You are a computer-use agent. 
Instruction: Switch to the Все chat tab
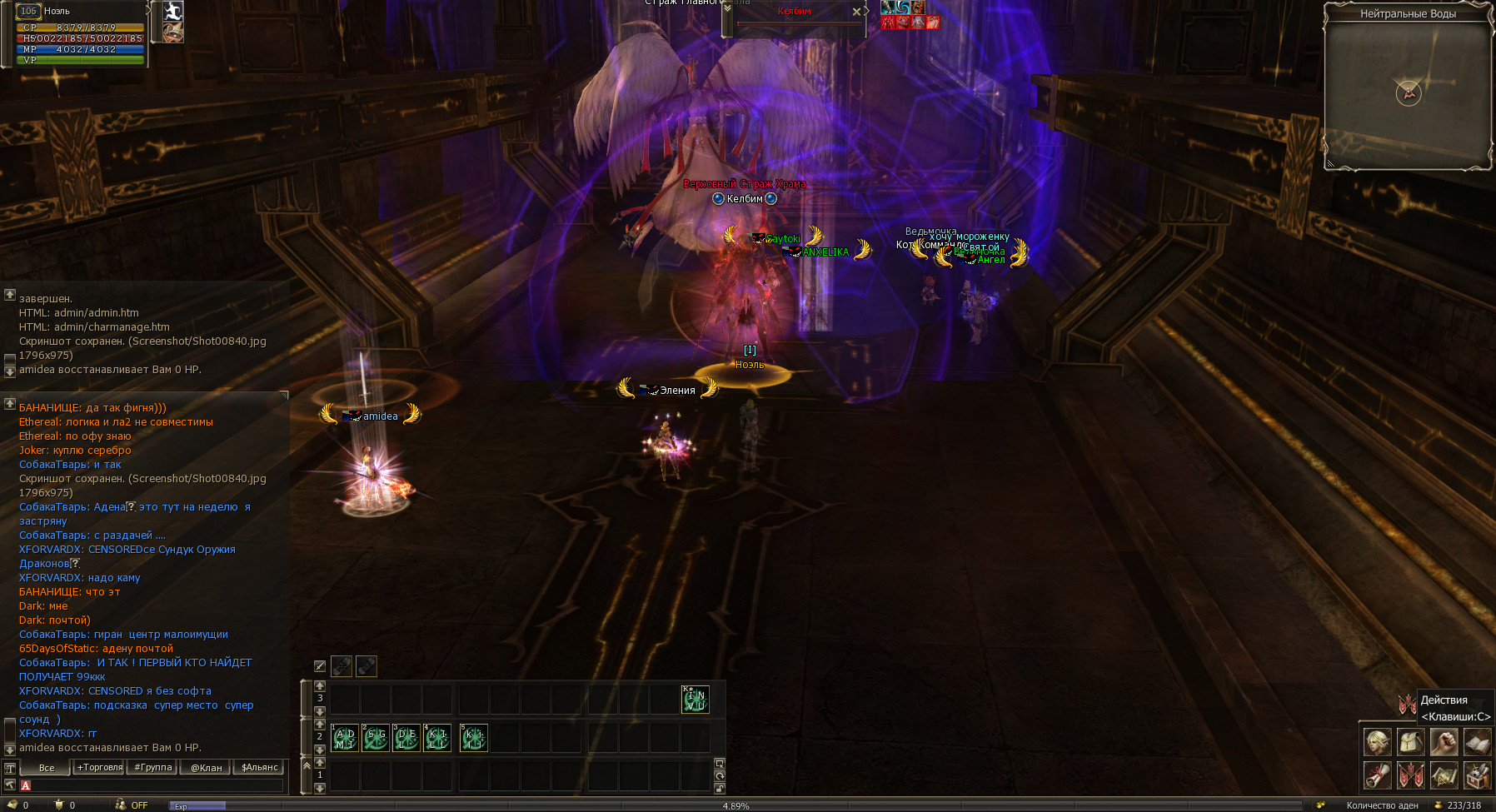tap(47, 768)
